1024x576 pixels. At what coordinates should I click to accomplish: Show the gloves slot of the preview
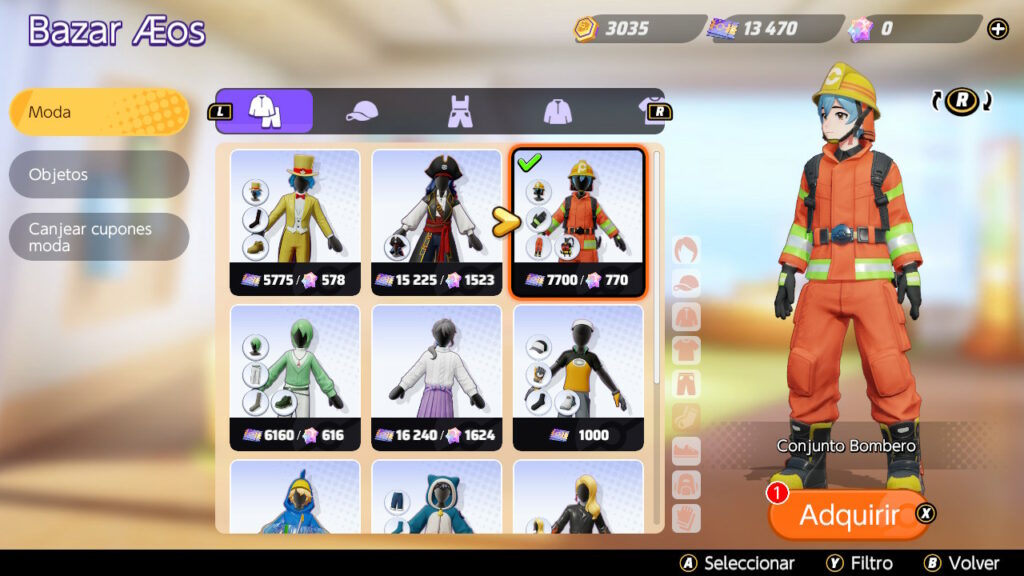click(687, 518)
